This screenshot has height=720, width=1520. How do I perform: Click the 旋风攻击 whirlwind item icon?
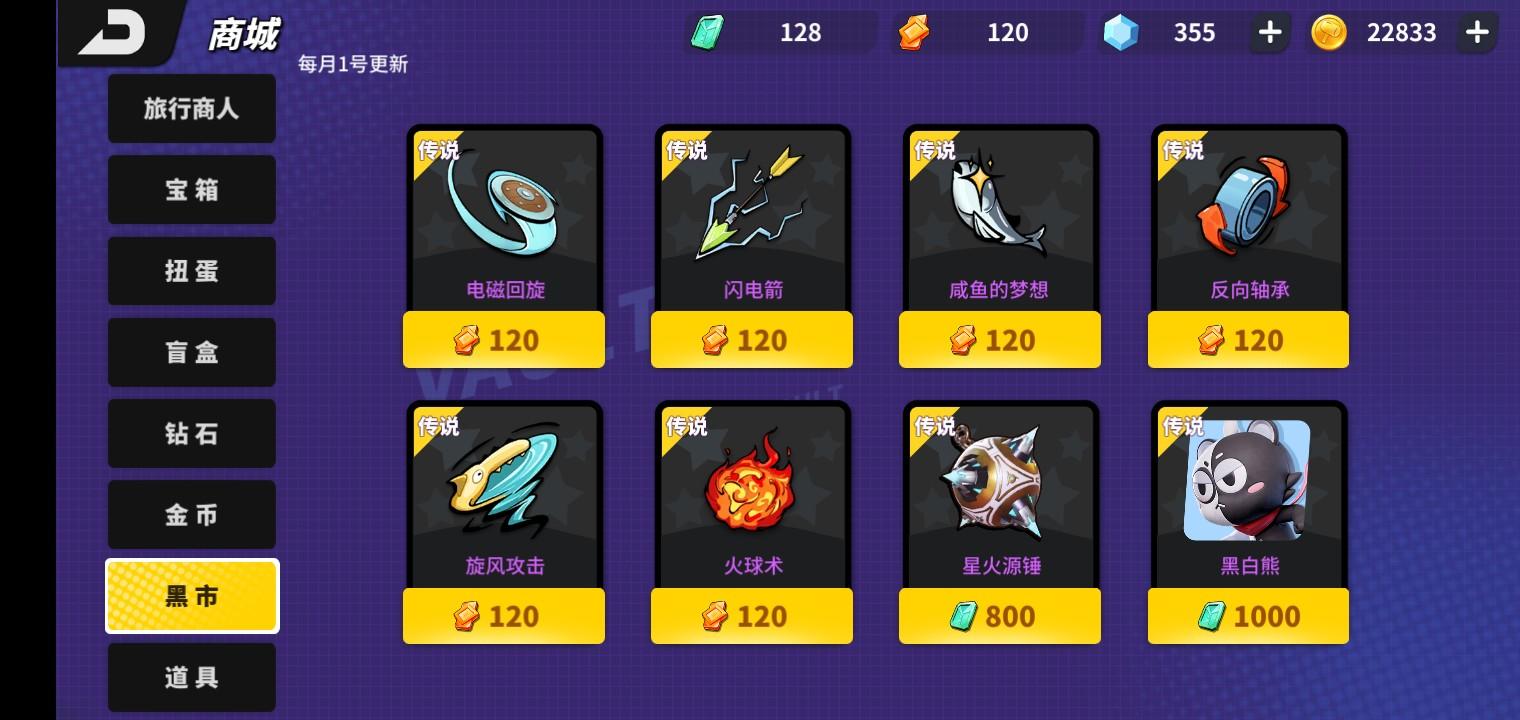point(504,487)
